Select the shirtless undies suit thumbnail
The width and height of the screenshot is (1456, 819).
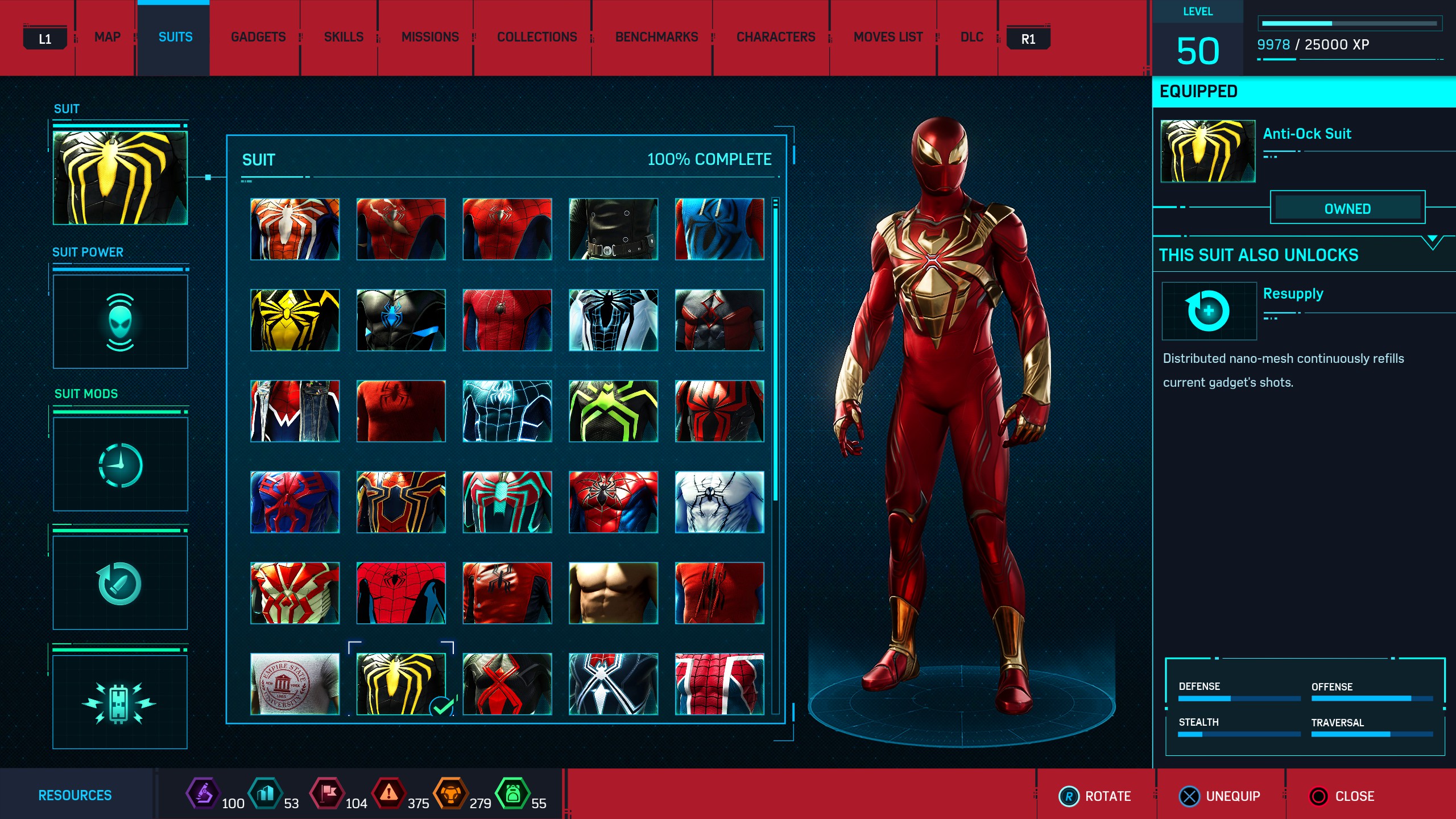(613, 593)
